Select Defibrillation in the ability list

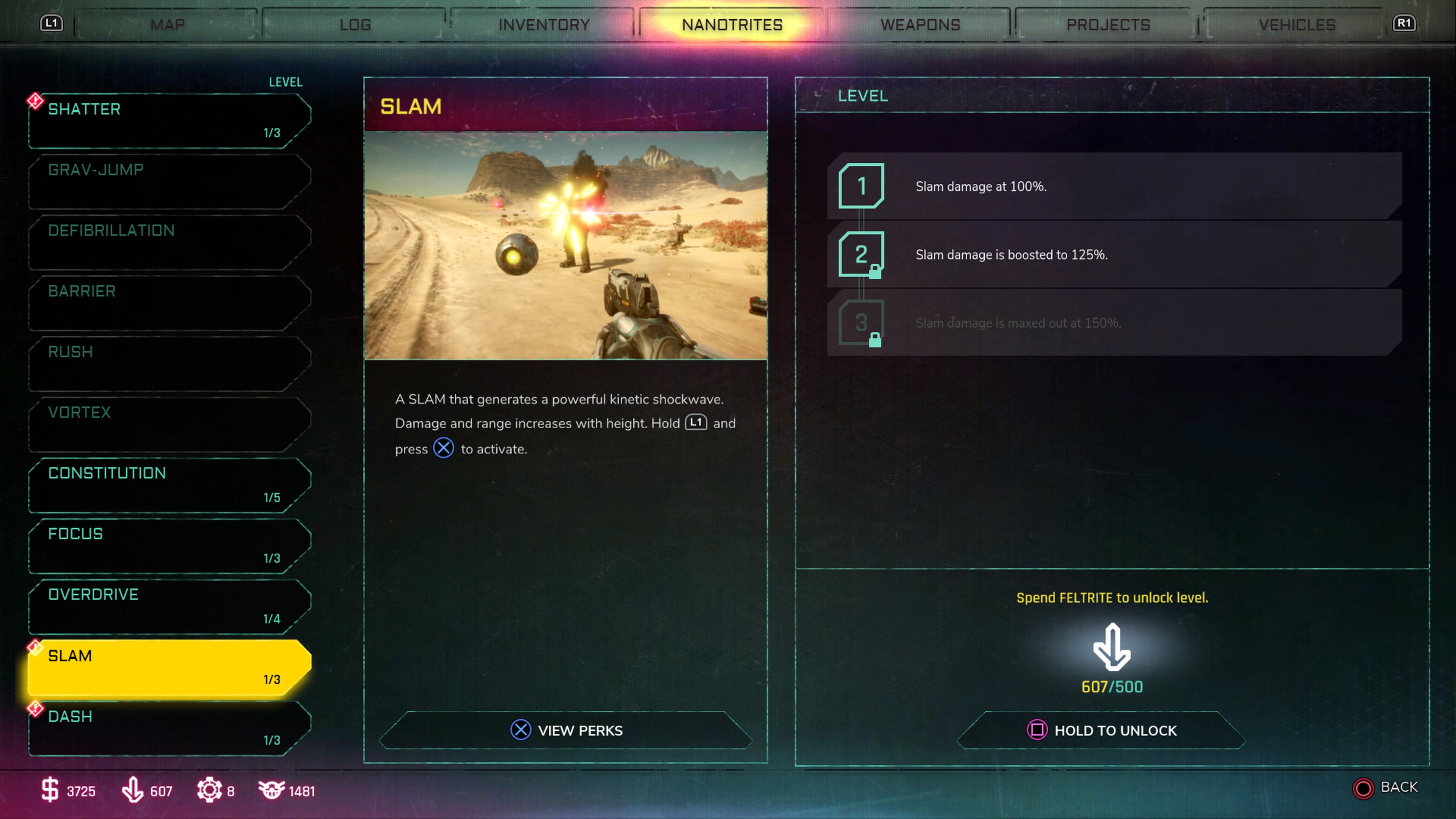[169, 242]
